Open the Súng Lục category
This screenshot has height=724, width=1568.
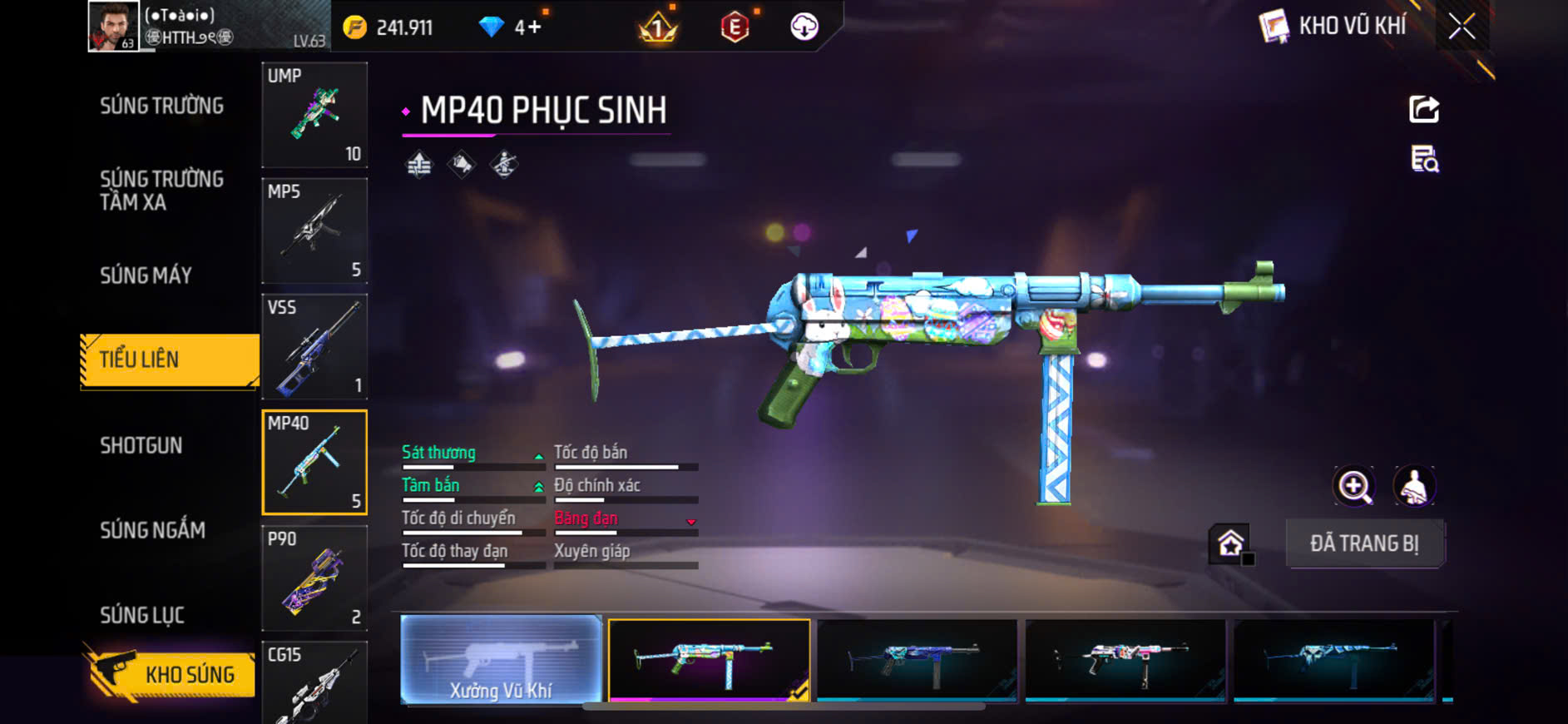(142, 615)
